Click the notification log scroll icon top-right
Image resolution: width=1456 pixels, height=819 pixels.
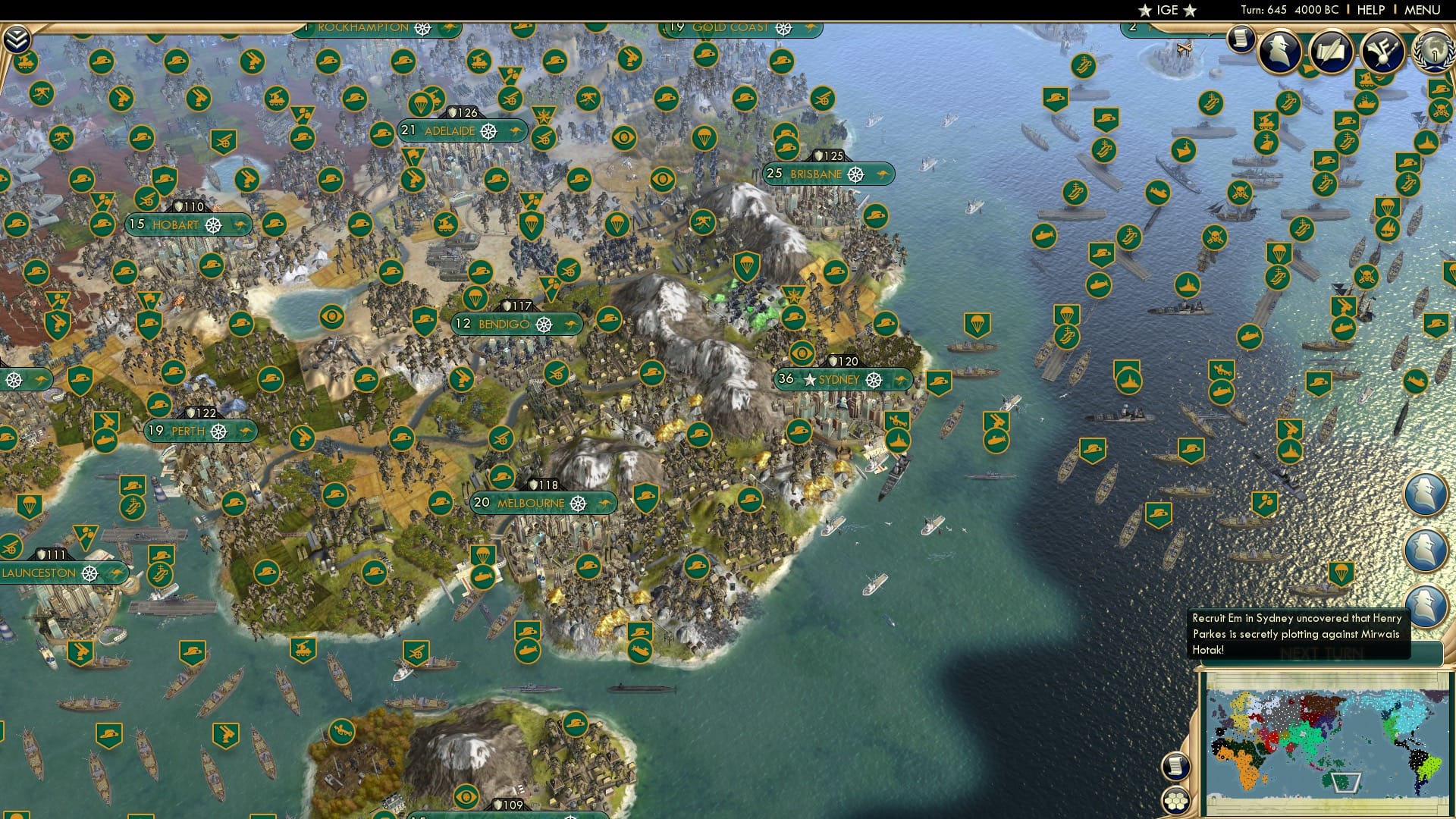pos(1241,36)
